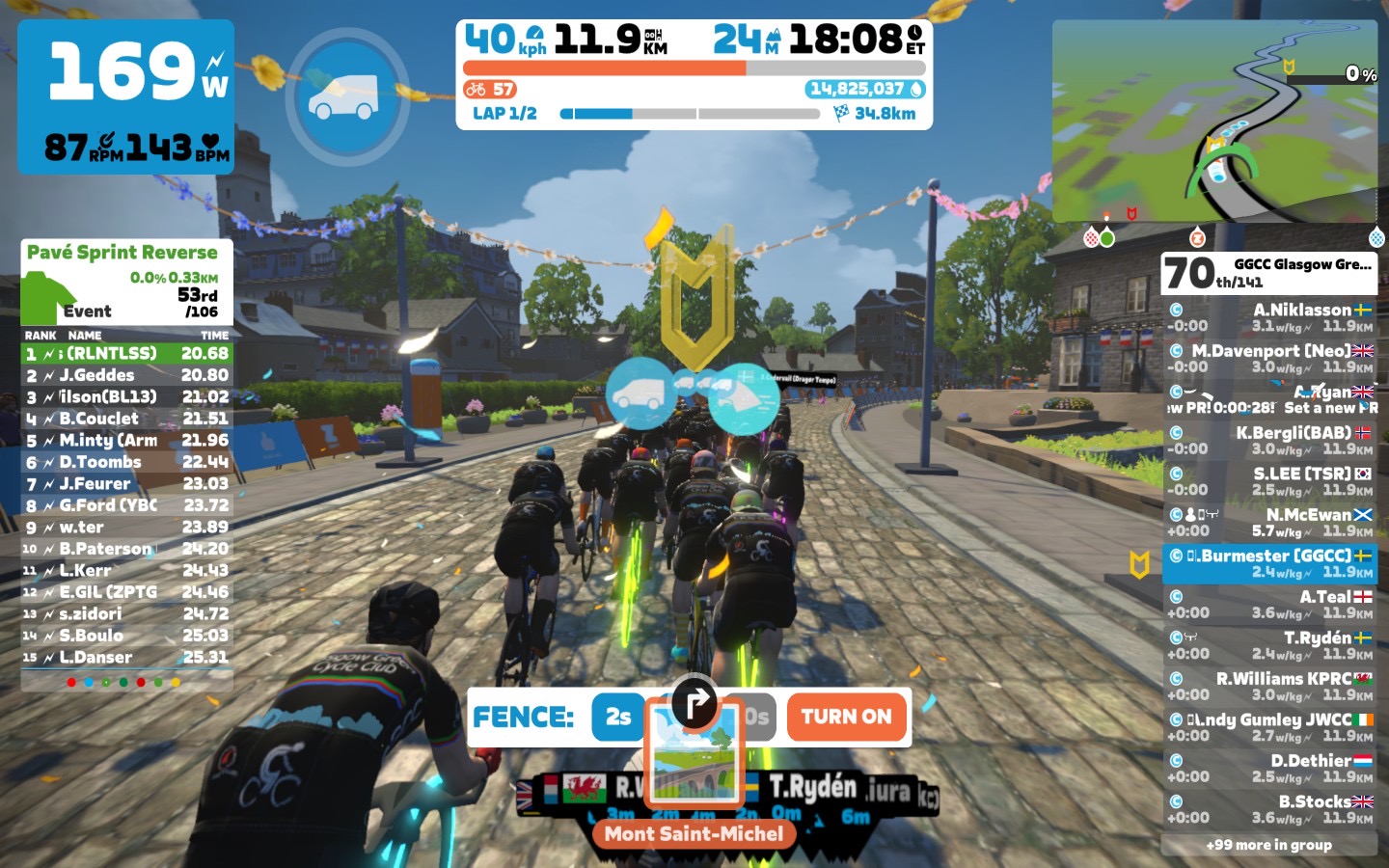Select A.Teal rider row
The image size is (1389, 868).
pos(1269,605)
